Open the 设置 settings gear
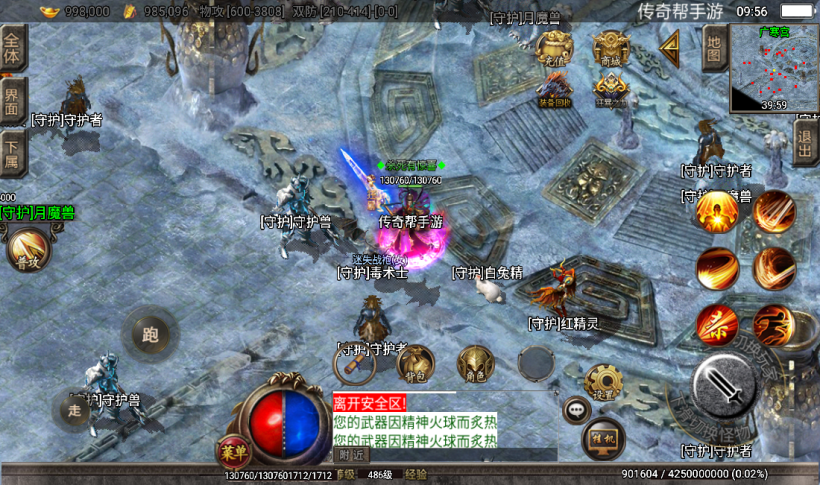820x485 pixels. tap(603, 382)
